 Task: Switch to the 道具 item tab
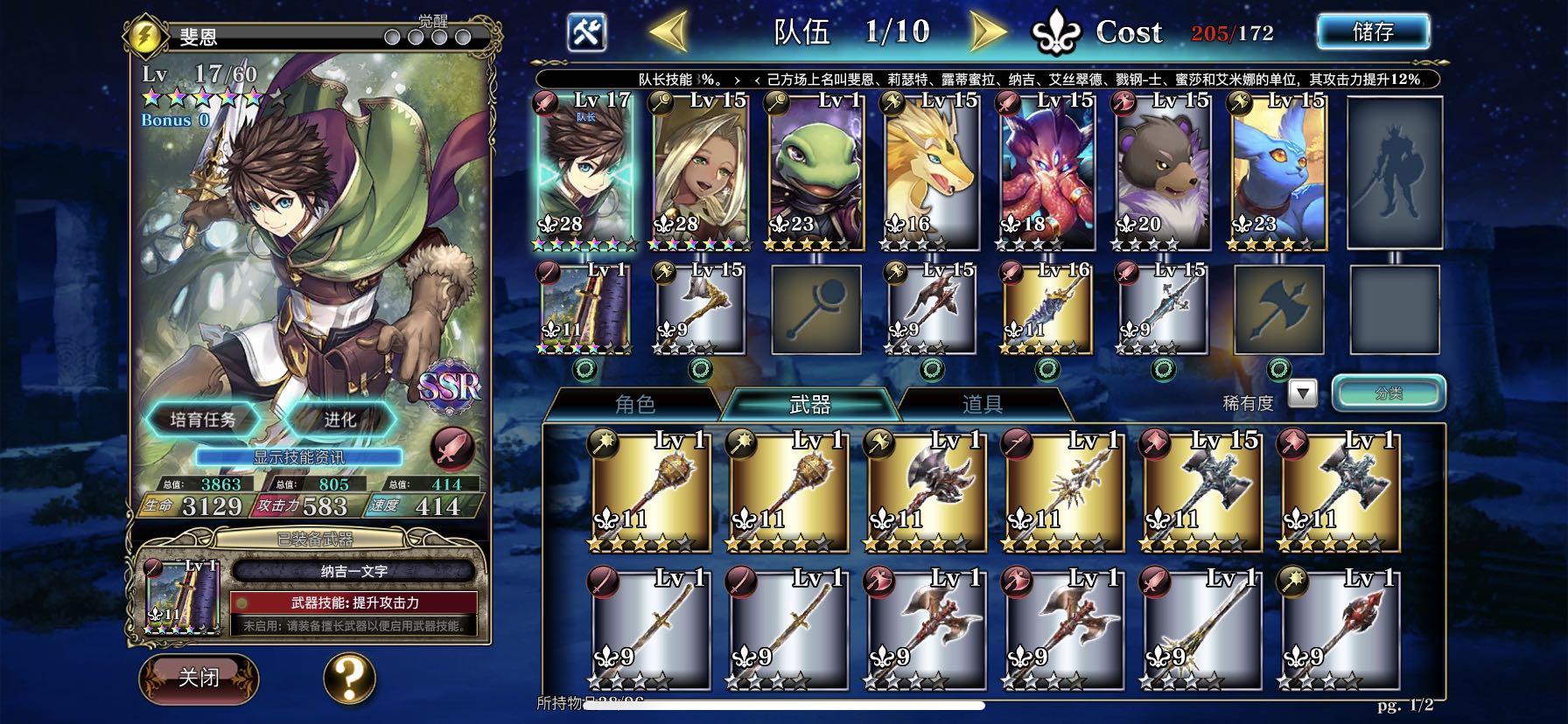pyautogui.click(x=982, y=404)
